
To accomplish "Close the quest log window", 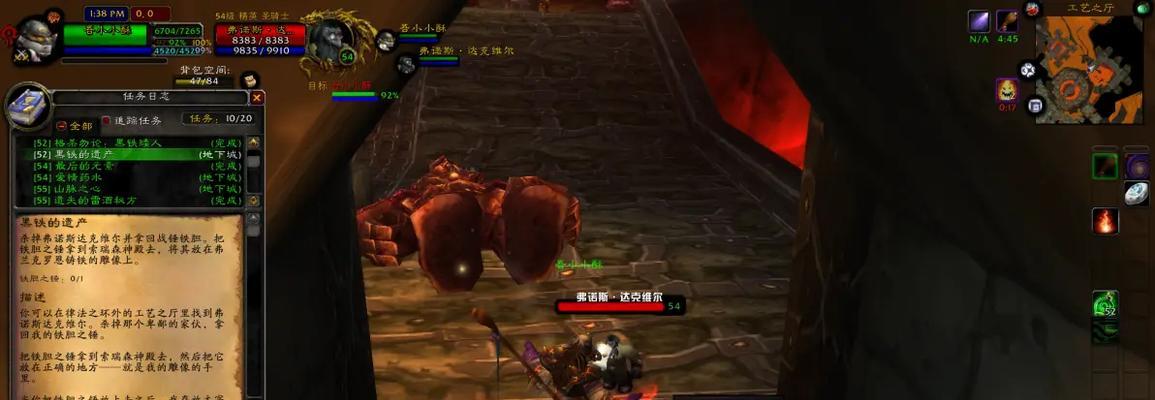I will click(257, 98).
